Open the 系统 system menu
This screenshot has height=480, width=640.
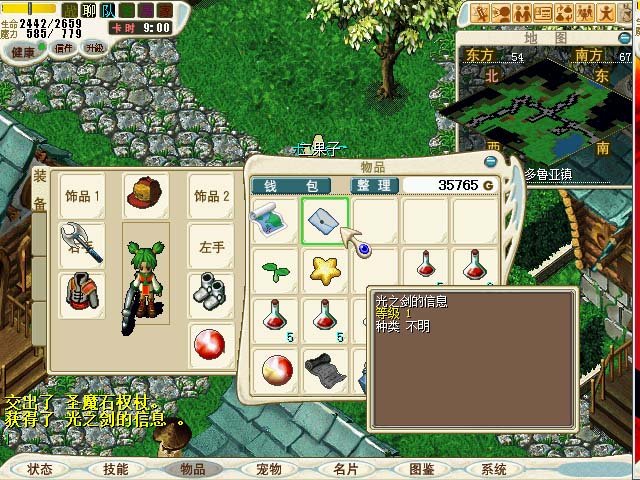(494, 468)
